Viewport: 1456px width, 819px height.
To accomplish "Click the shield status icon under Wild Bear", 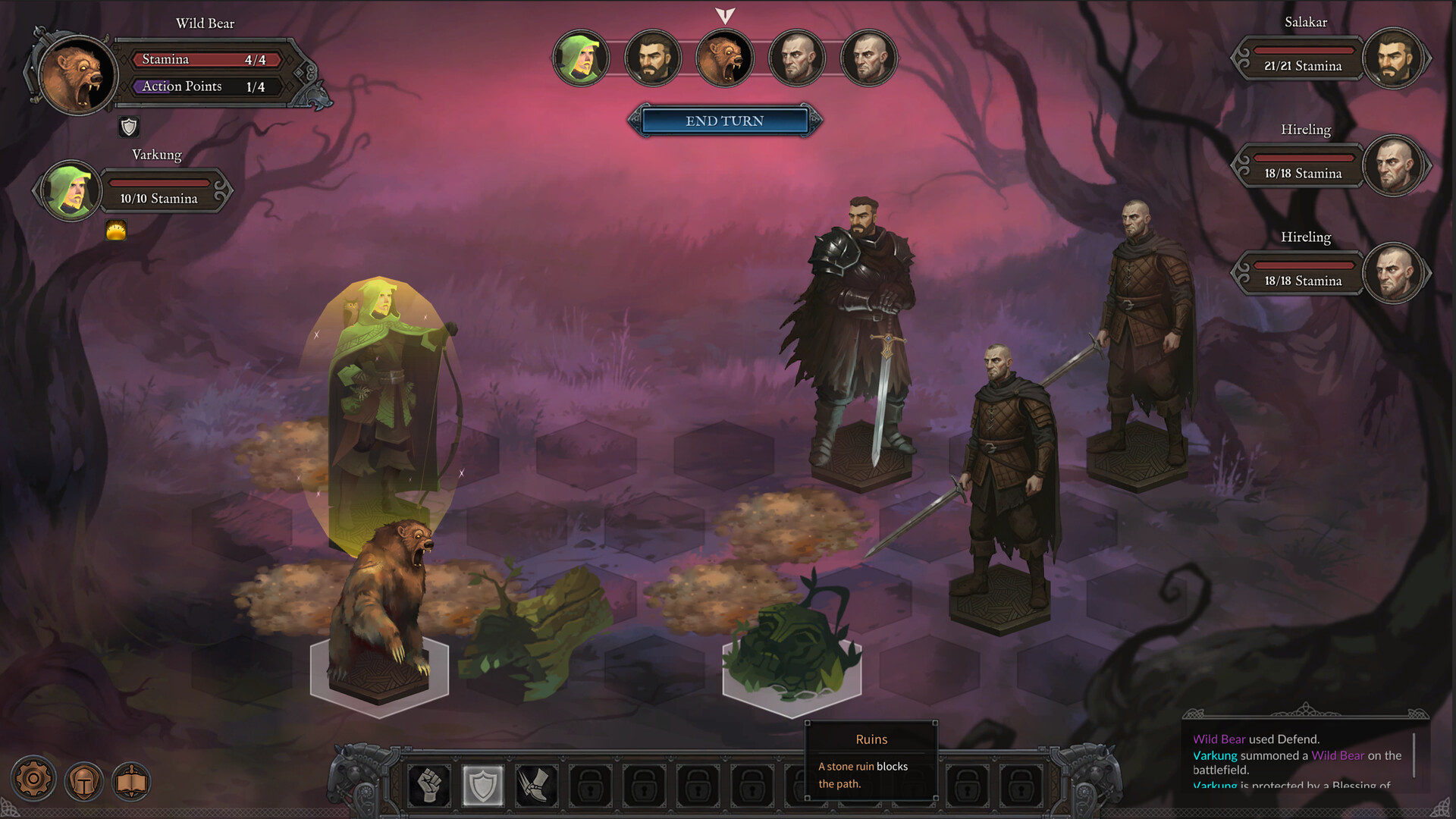I will tap(129, 127).
